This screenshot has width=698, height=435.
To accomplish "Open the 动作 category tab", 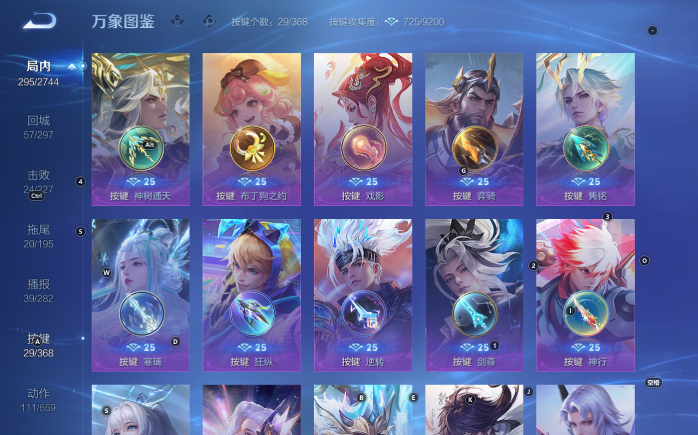I will pos(38,399).
